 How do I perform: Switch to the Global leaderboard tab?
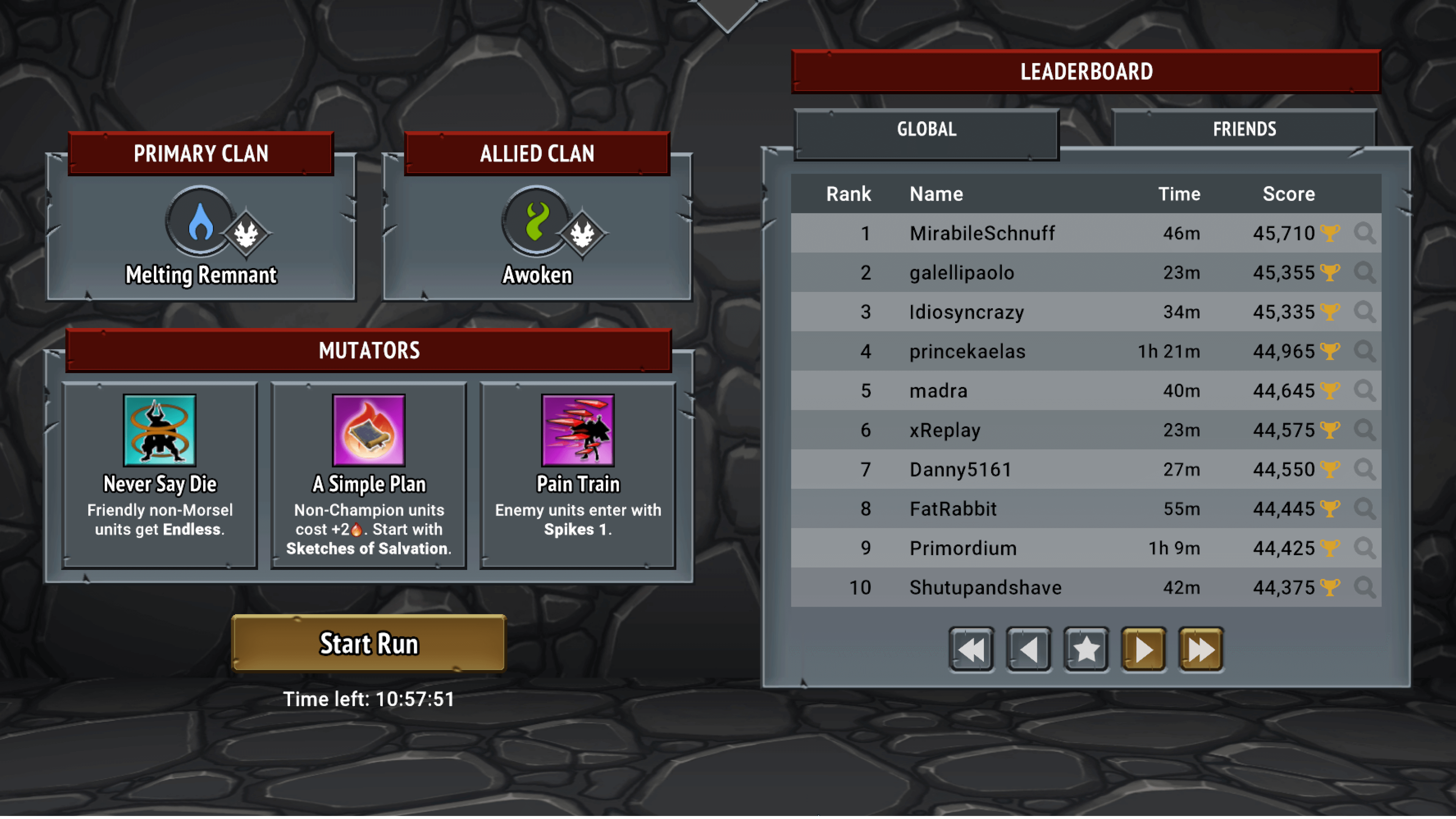point(926,129)
